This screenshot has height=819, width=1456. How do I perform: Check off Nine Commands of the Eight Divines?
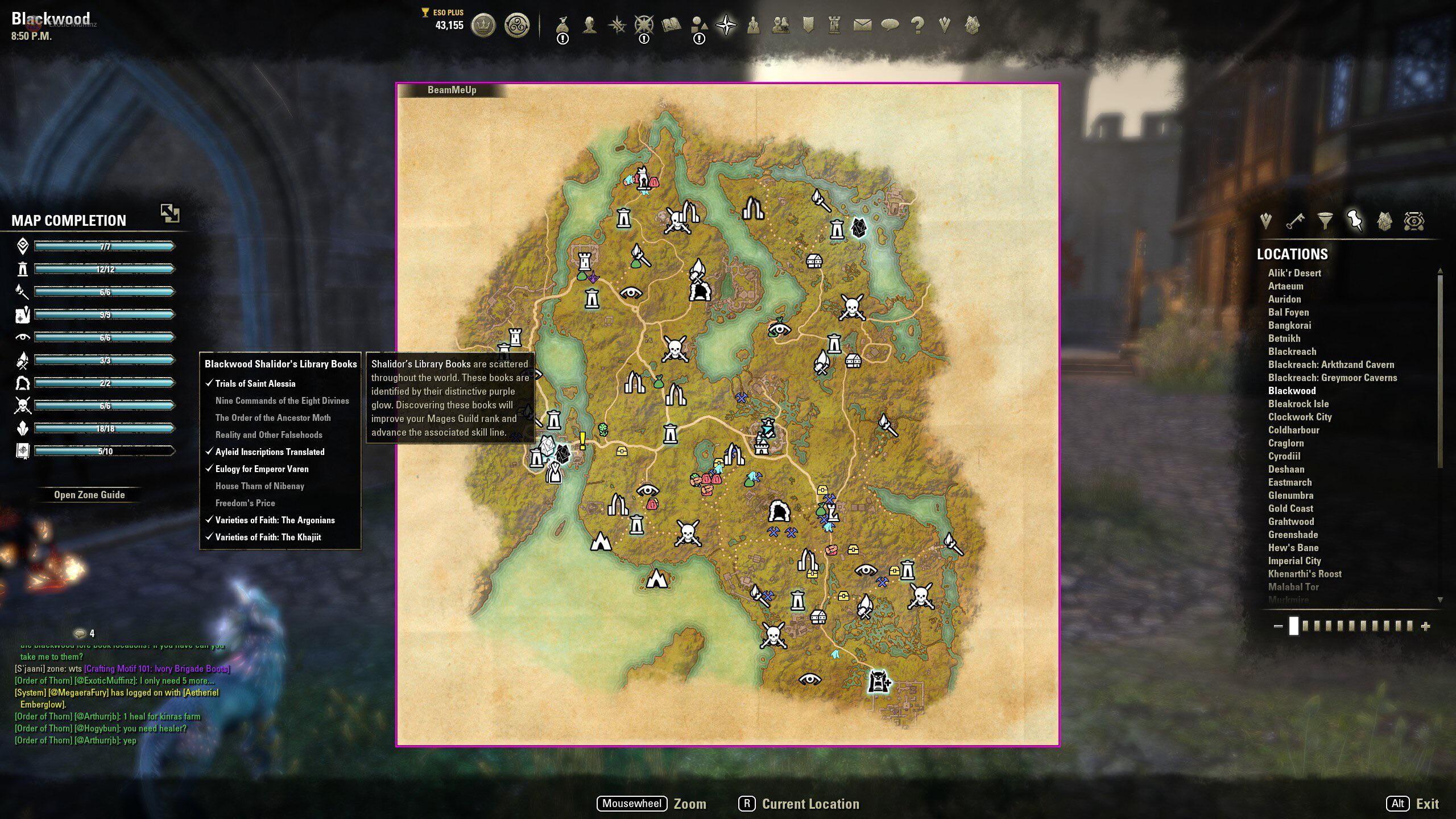tap(282, 400)
